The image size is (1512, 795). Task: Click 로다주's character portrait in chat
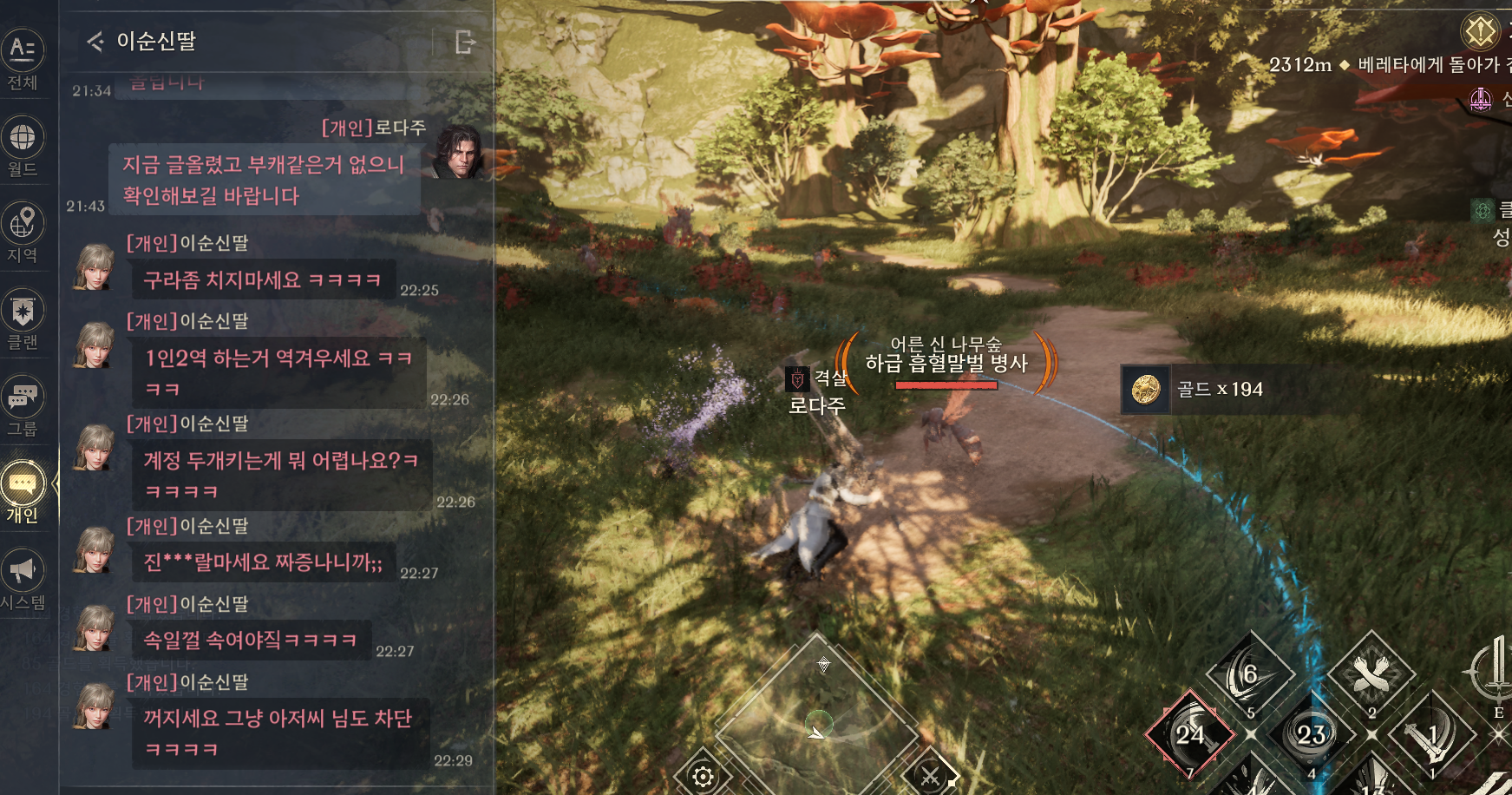(457, 153)
